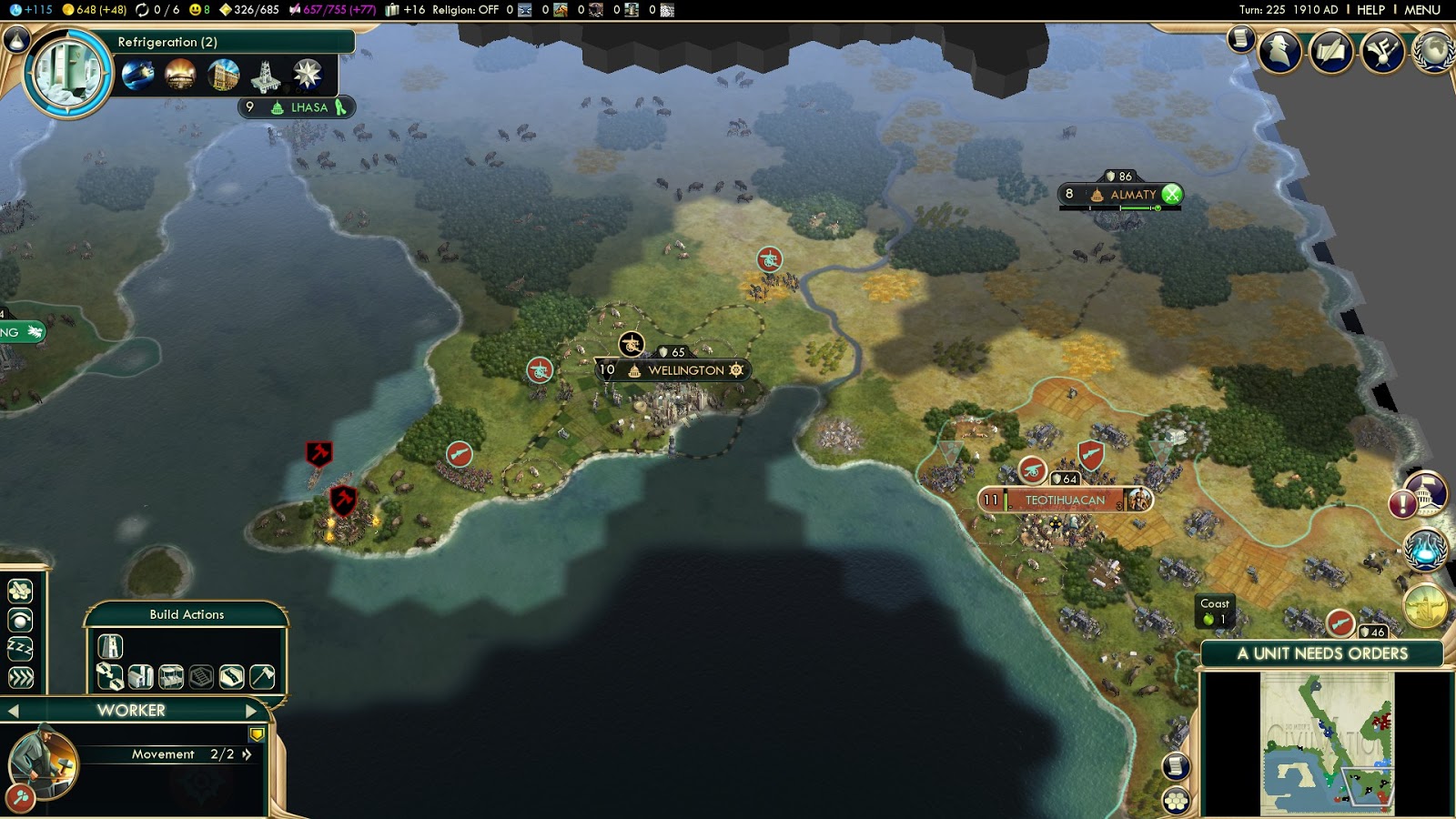Open the notification scroll near the minimap
Screen dimensions: 1456x819
point(1175,764)
